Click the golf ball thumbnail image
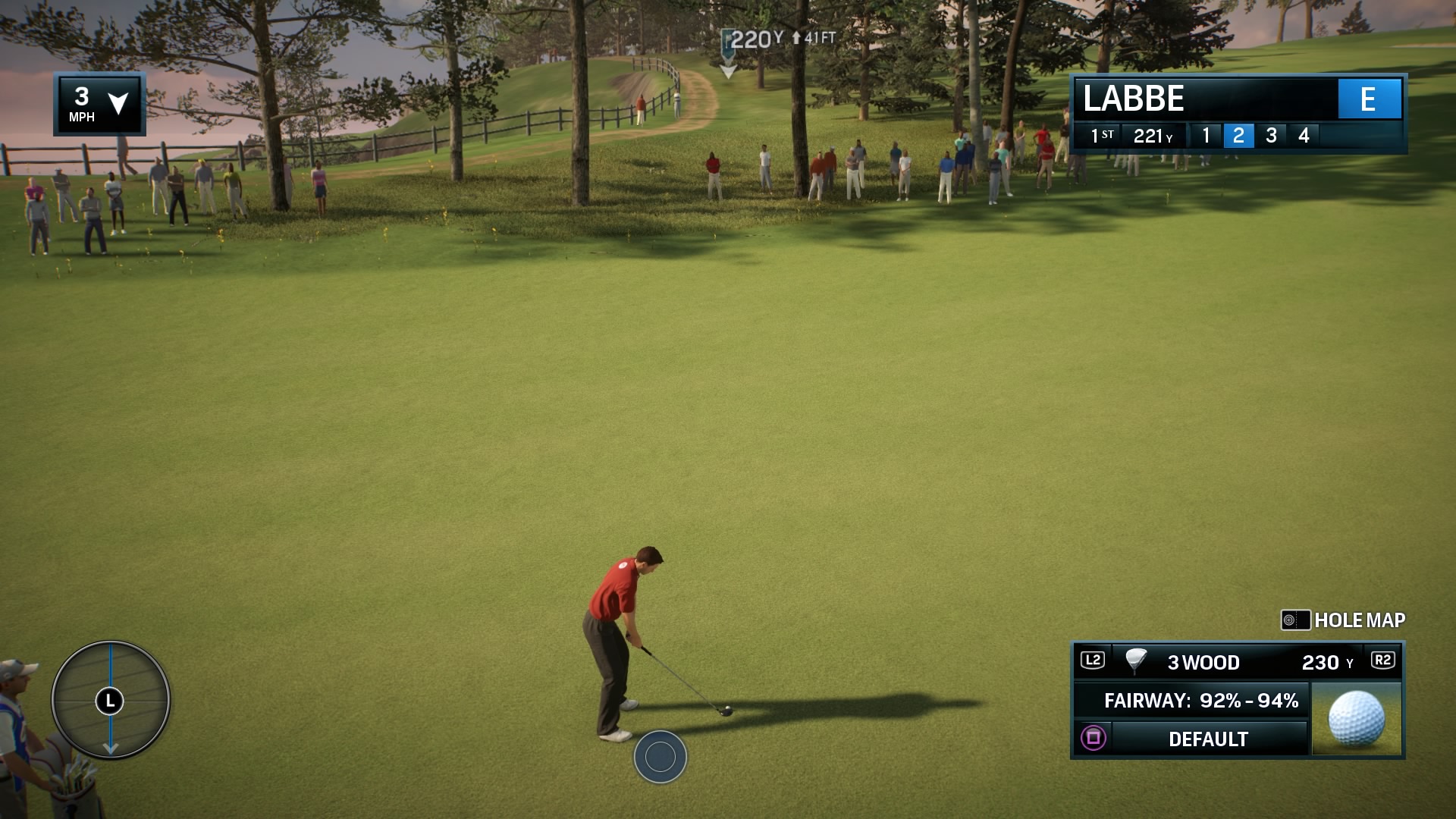Image resolution: width=1456 pixels, height=819 pixels. [x=1357, y=717]
